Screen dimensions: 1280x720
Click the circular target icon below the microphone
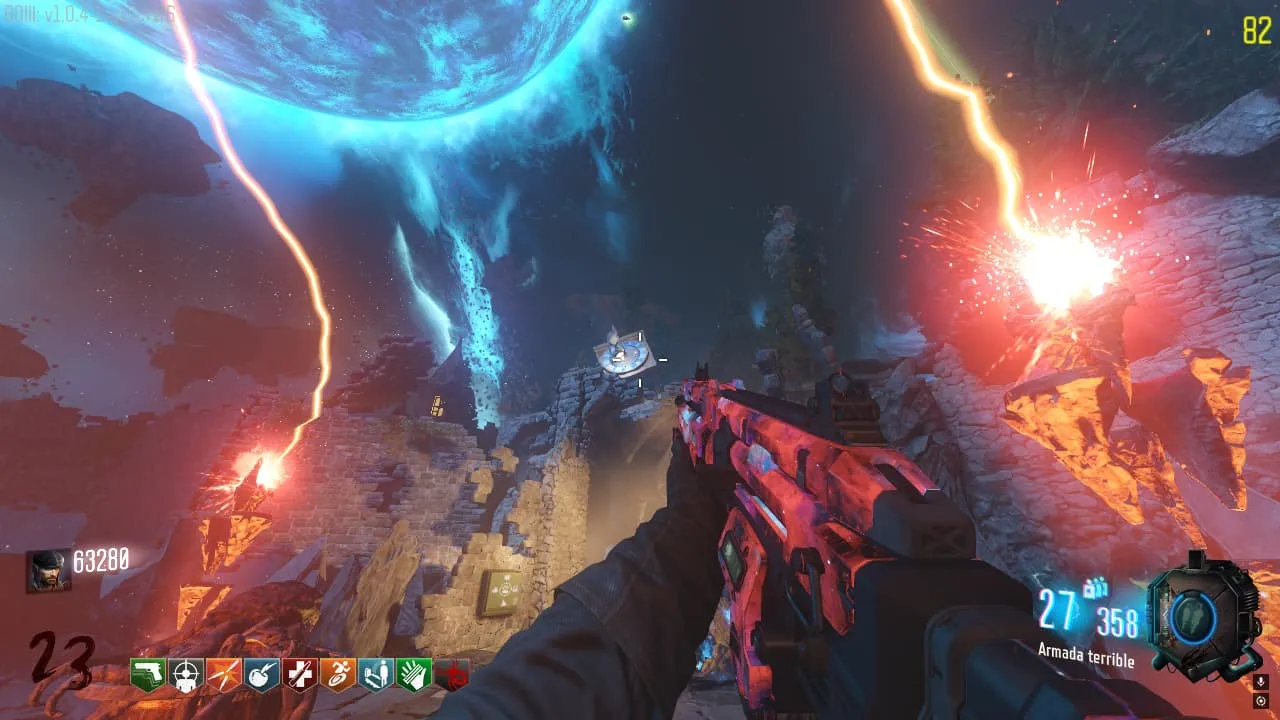pyautogui.click(x=1260, y=701)
